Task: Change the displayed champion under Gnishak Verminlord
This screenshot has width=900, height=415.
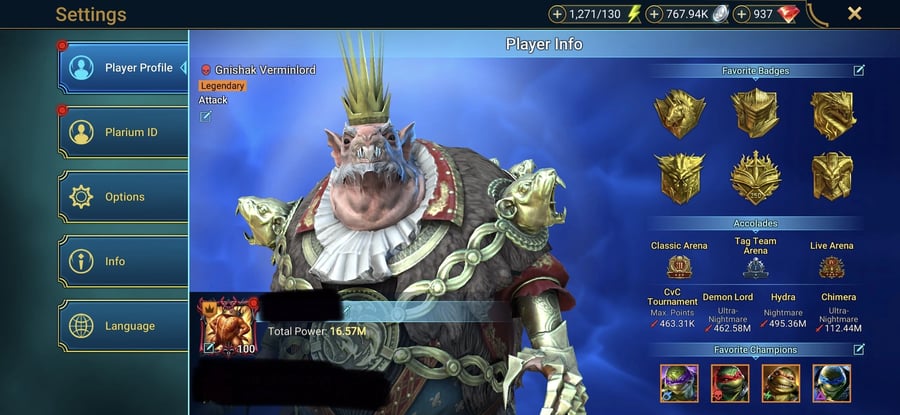Action: (x=206, y=116)
